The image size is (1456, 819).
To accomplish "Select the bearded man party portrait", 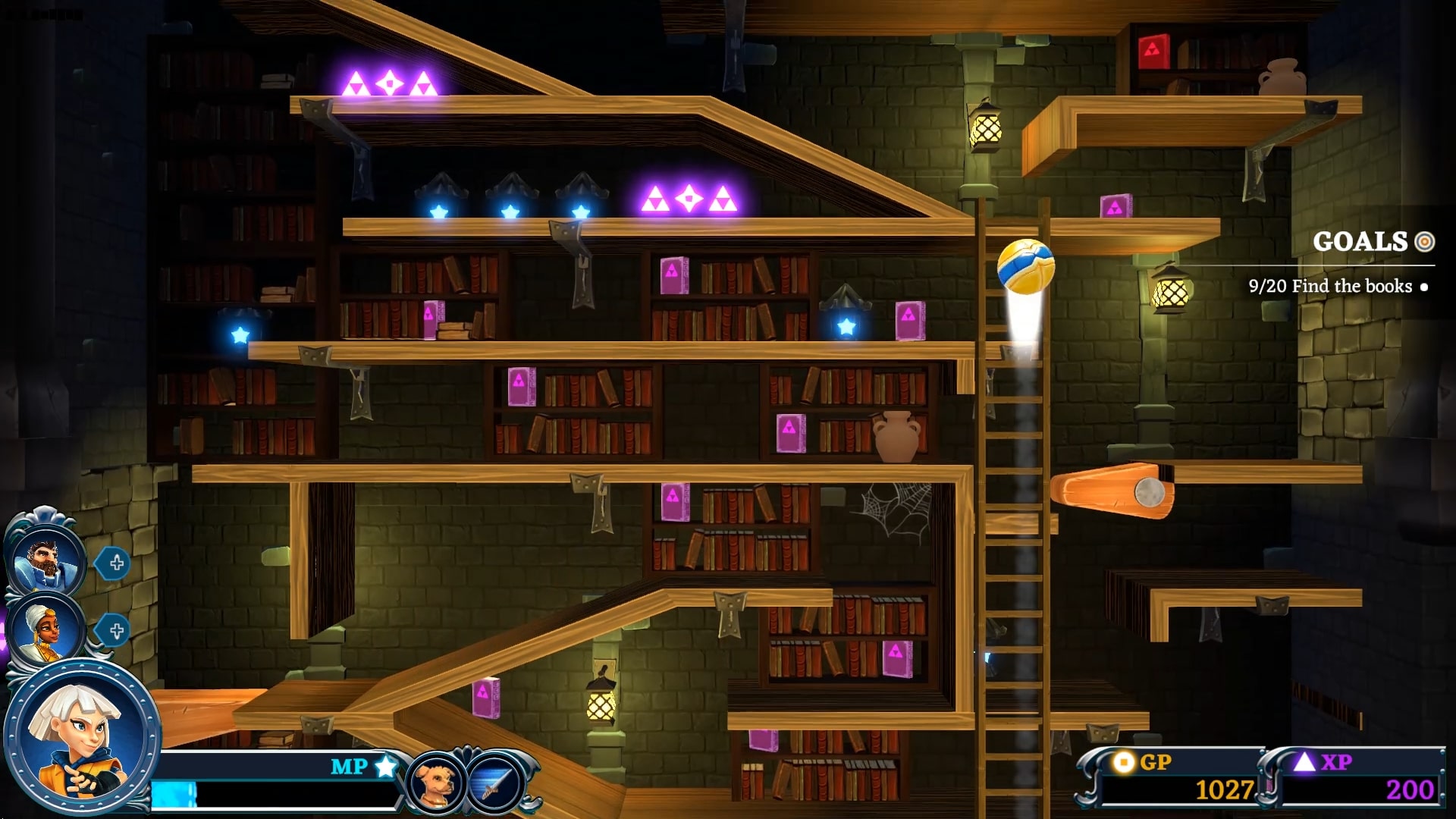I will [45, 560].
